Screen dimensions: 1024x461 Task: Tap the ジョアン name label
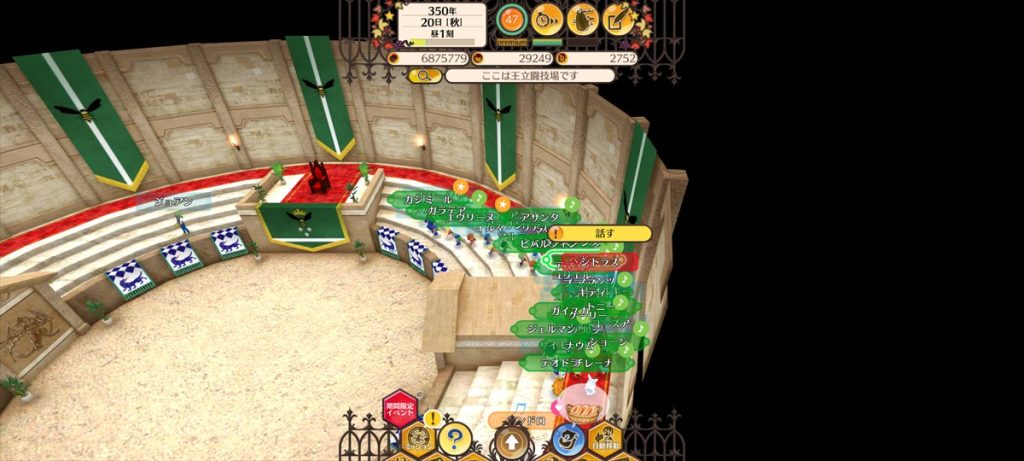pyautogui.click(x=174, y=202)
